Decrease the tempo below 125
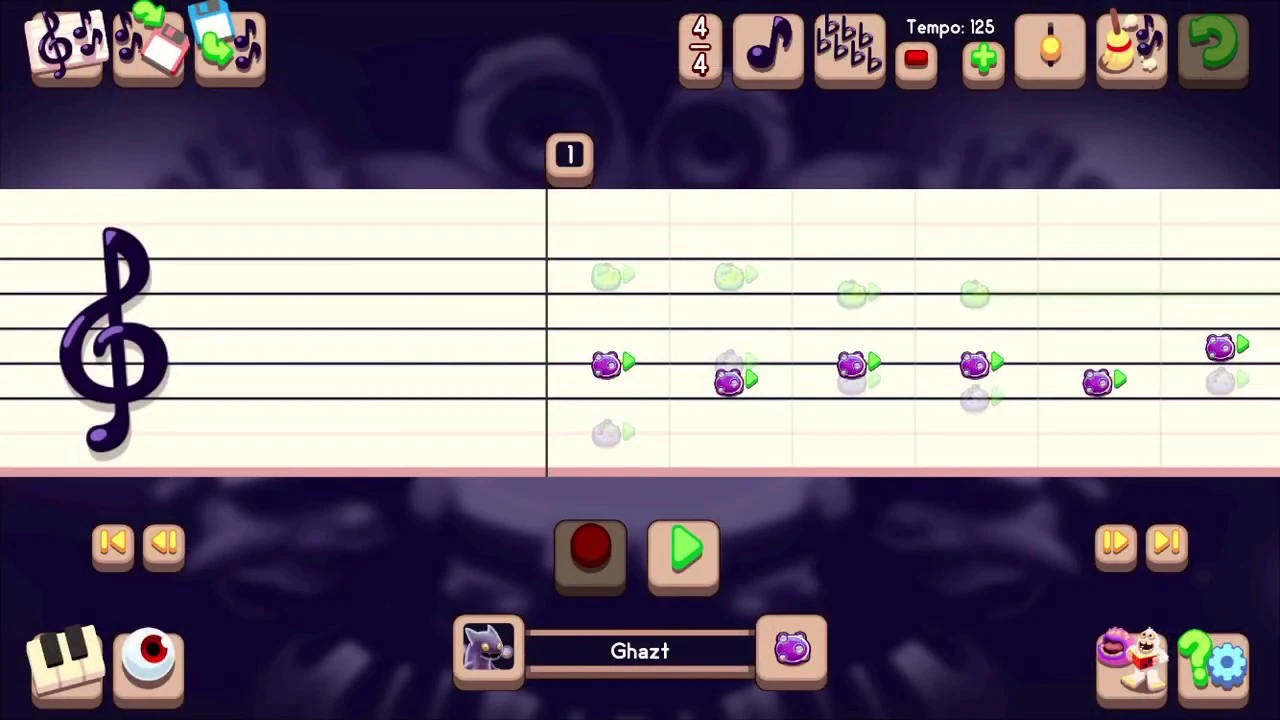This screenshot has width=1280, height=720. 916,60
